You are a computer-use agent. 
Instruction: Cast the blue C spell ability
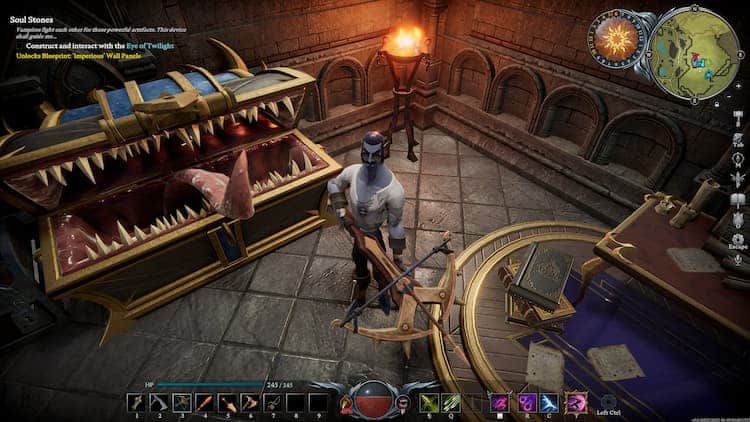tap(549, 402)
